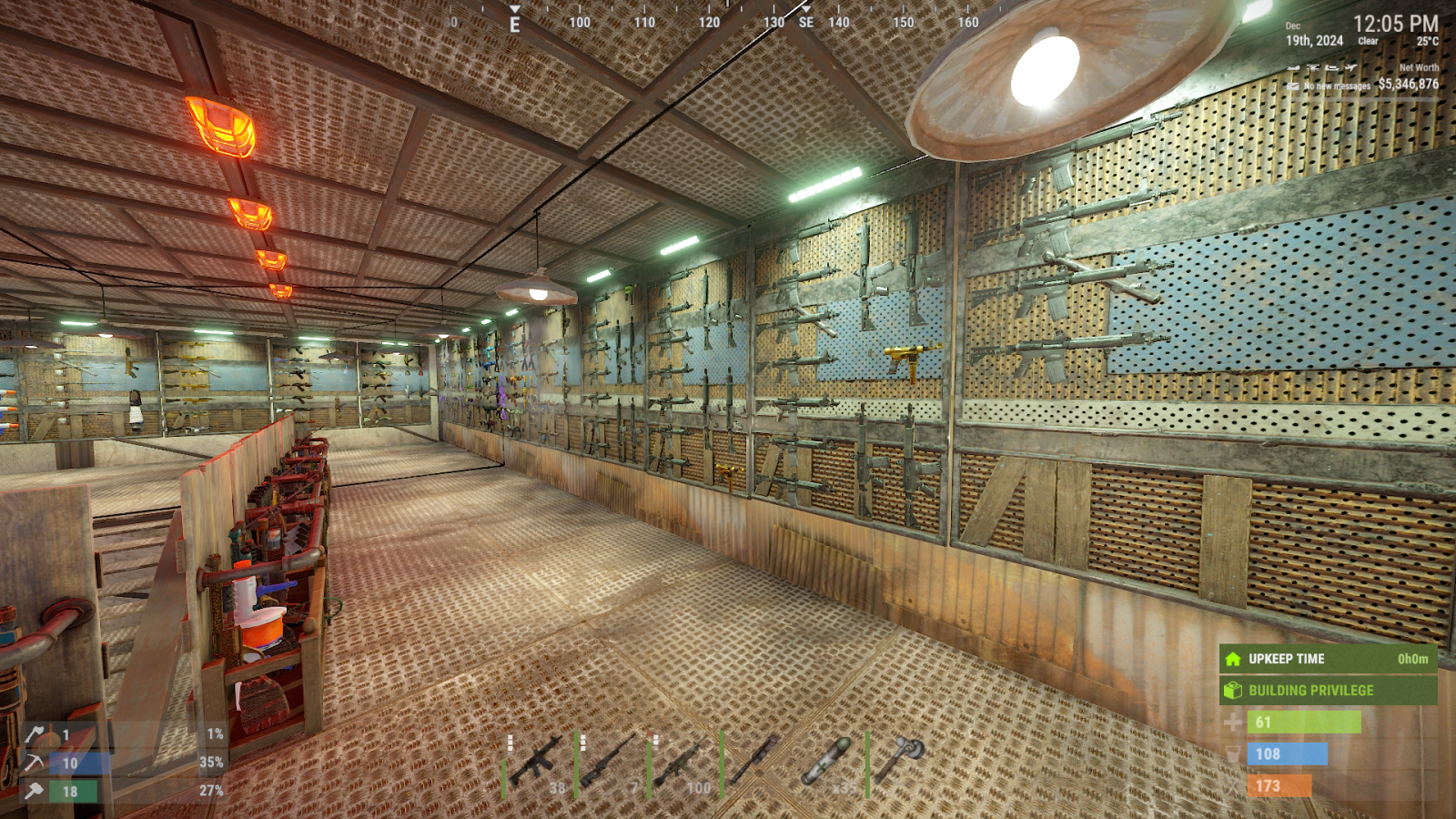Select the assault rifle hotbar slot
This screenshot has height=819, width=1456.
pos(539,763)
